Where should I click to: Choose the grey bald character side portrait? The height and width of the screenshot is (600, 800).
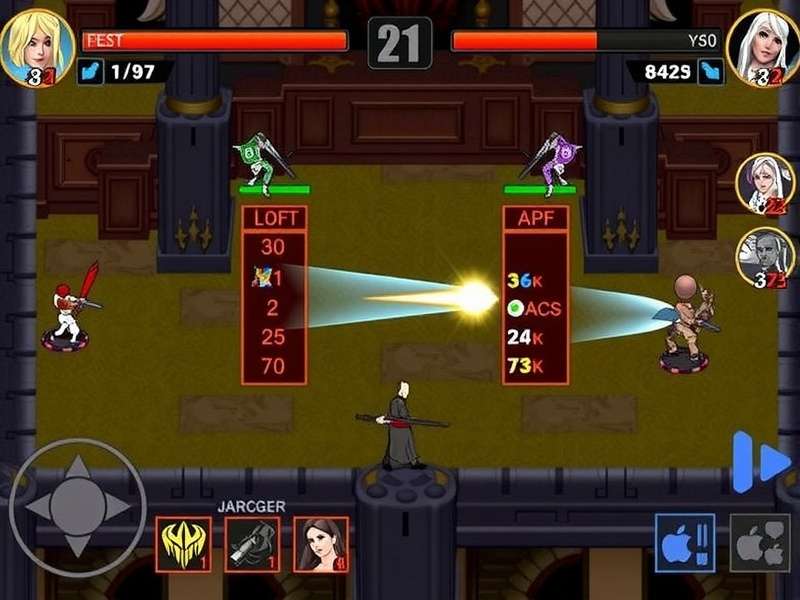pyautogui.click(x=765, y=257)
